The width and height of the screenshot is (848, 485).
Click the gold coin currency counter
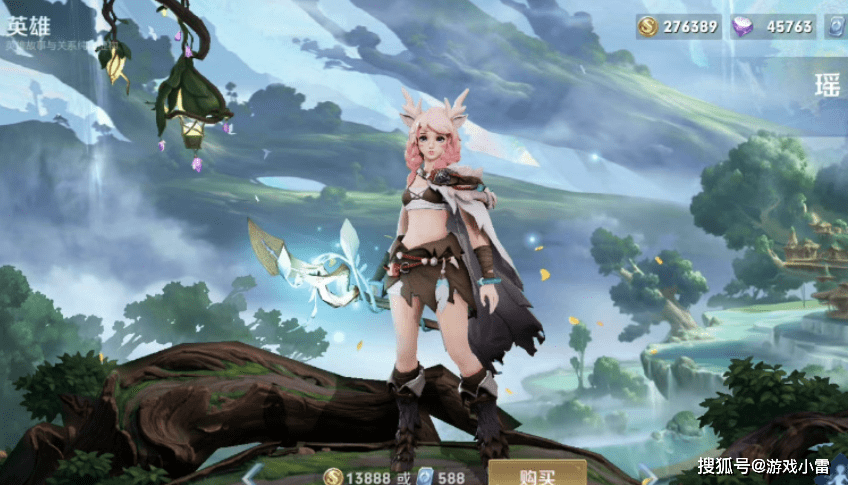pos(678,27)
